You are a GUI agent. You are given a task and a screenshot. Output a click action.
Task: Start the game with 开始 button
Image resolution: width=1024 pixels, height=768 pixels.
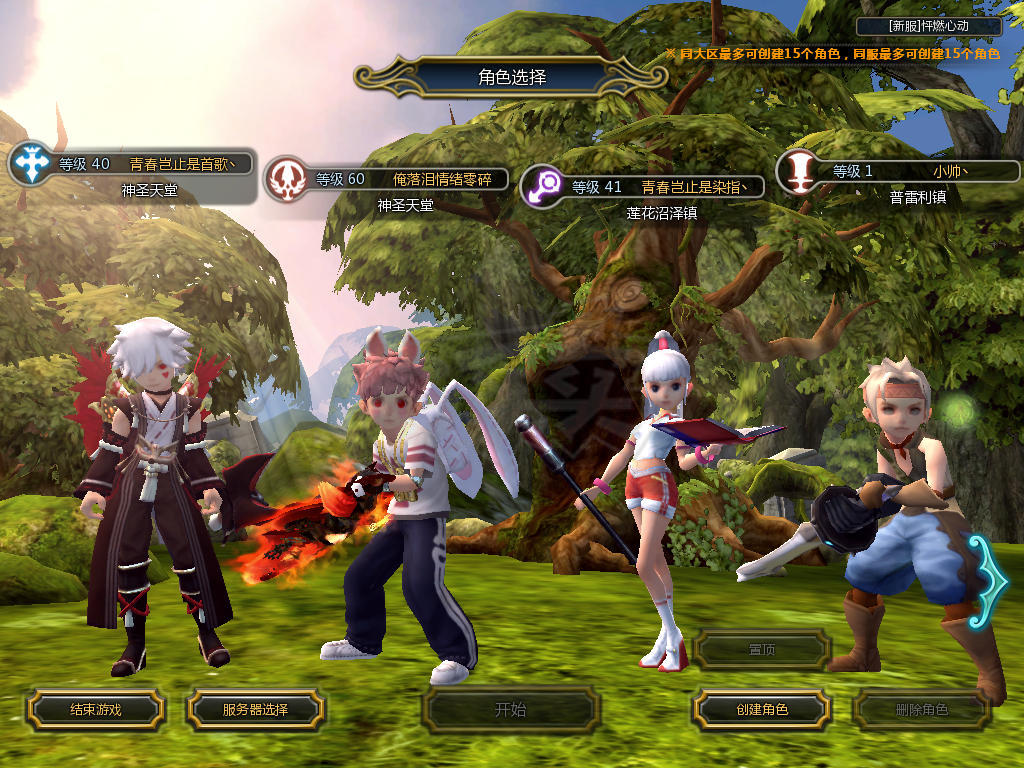coord(510,710)
